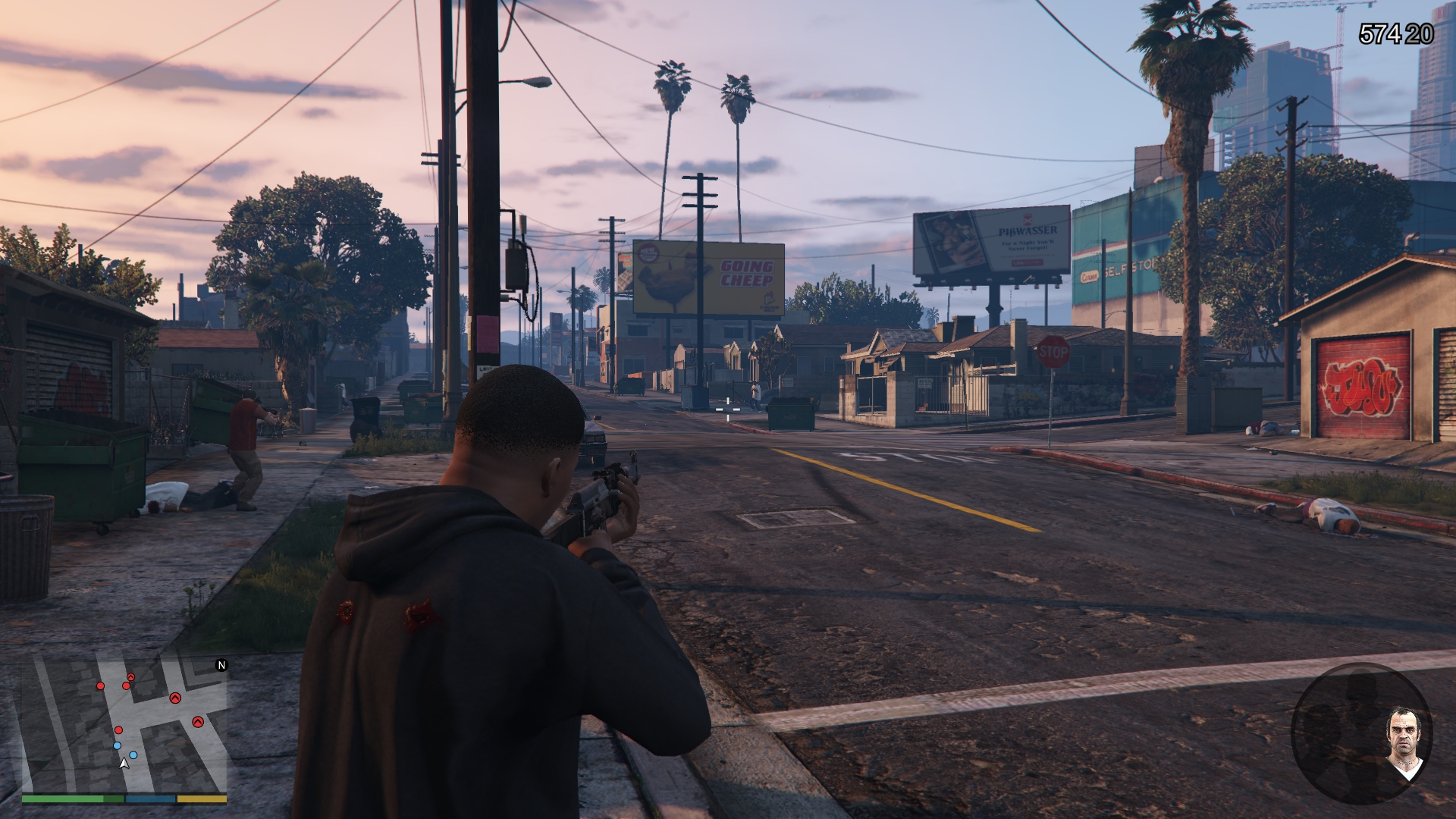Image resolution: width=1456 pixels, height=819 pixels.
Task: Click the white player arrow on minimap
Action: click(x=124, y=763)
